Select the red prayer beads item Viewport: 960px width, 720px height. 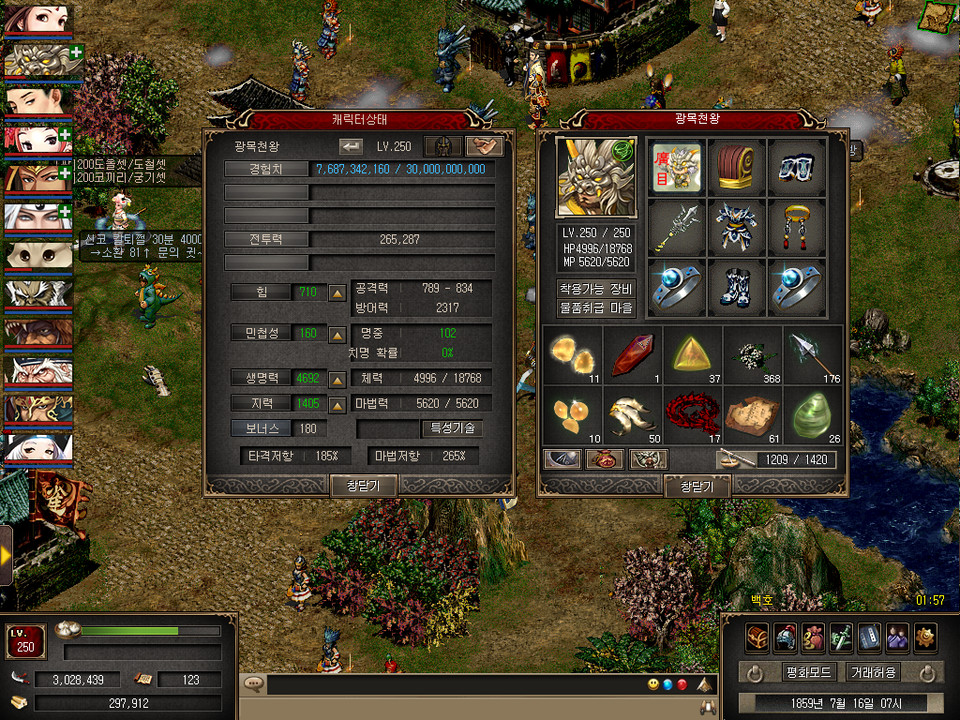pyautogui.click(x=693, y=414)
